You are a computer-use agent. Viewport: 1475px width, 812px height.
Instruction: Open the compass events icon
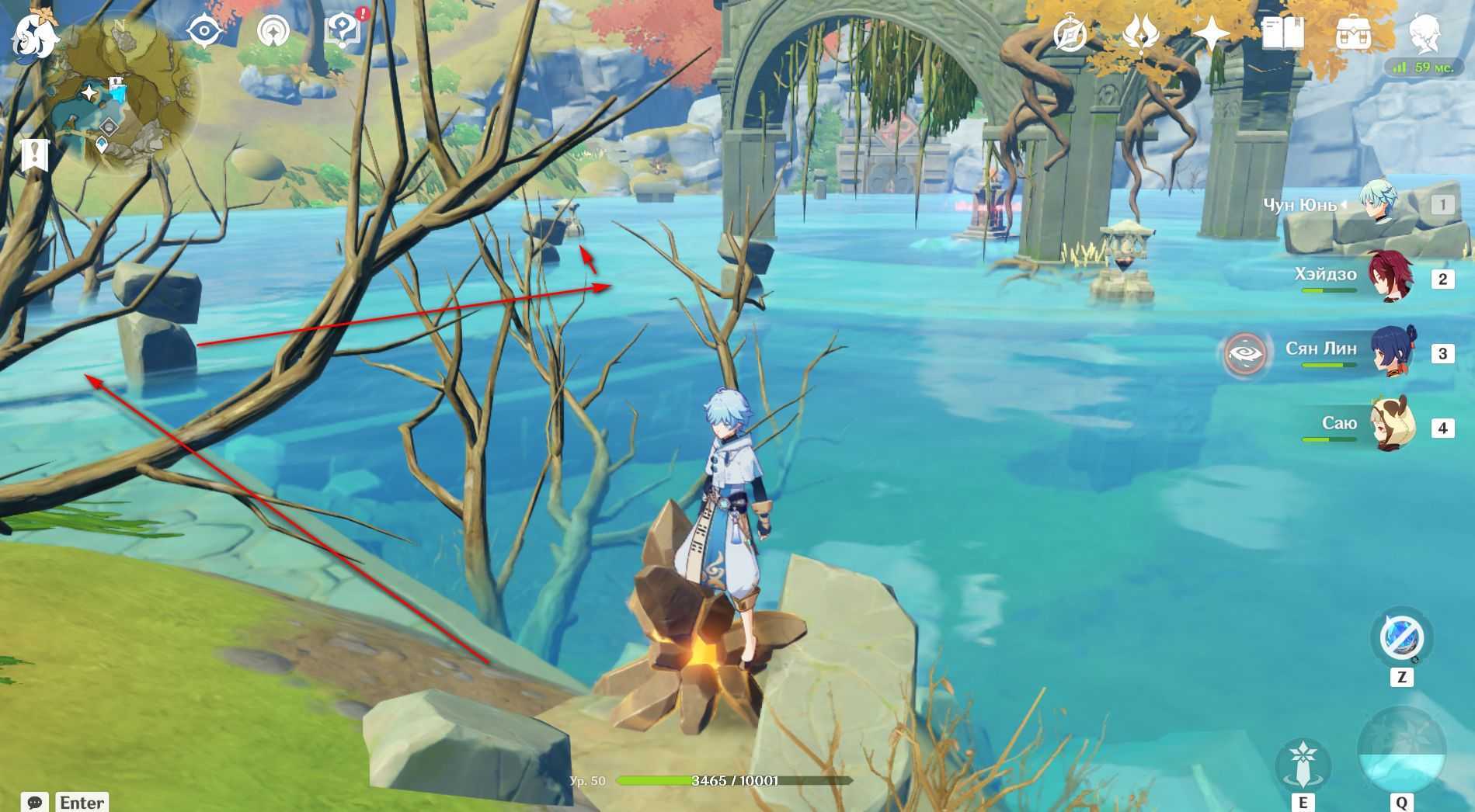(x=1070, y=34)
